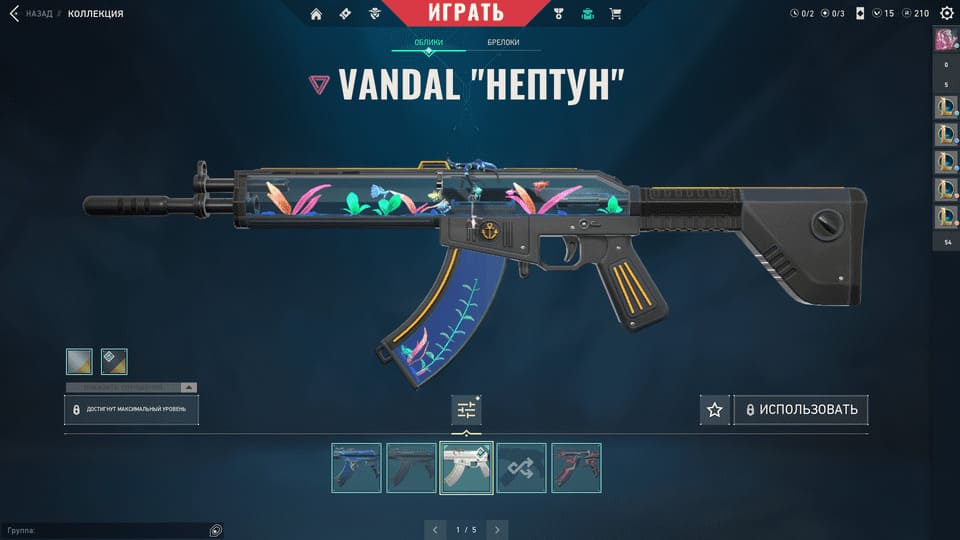Open the filter sliders button
The height and width of the screenshot is (540, 960).
tap(466, 409)
